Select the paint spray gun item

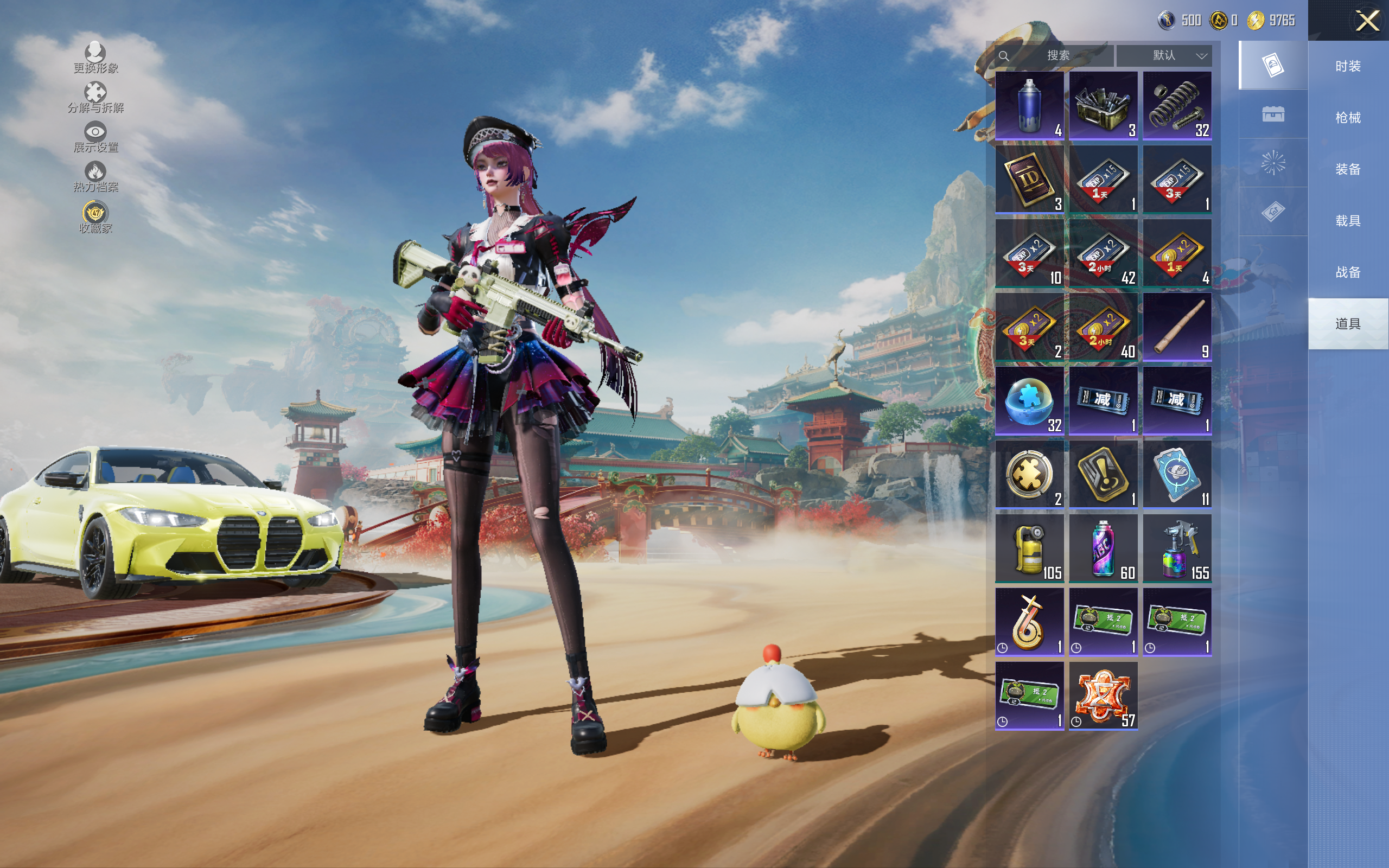click(x=1177, y=548)
